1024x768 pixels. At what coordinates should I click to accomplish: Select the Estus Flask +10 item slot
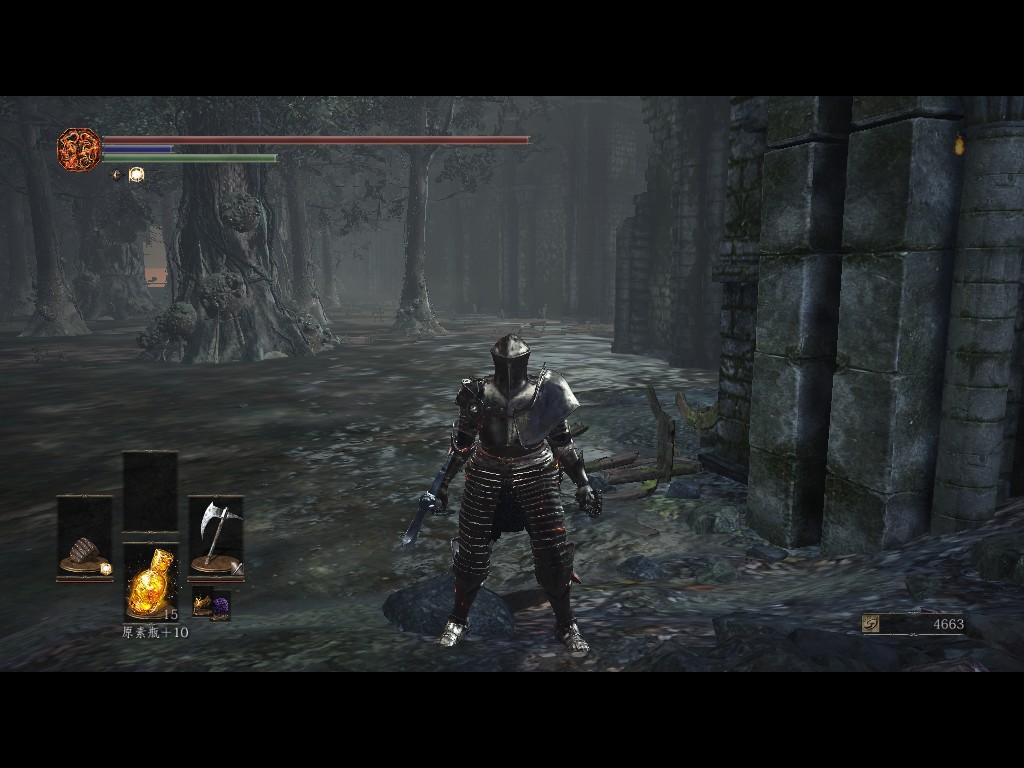point(151,583)
